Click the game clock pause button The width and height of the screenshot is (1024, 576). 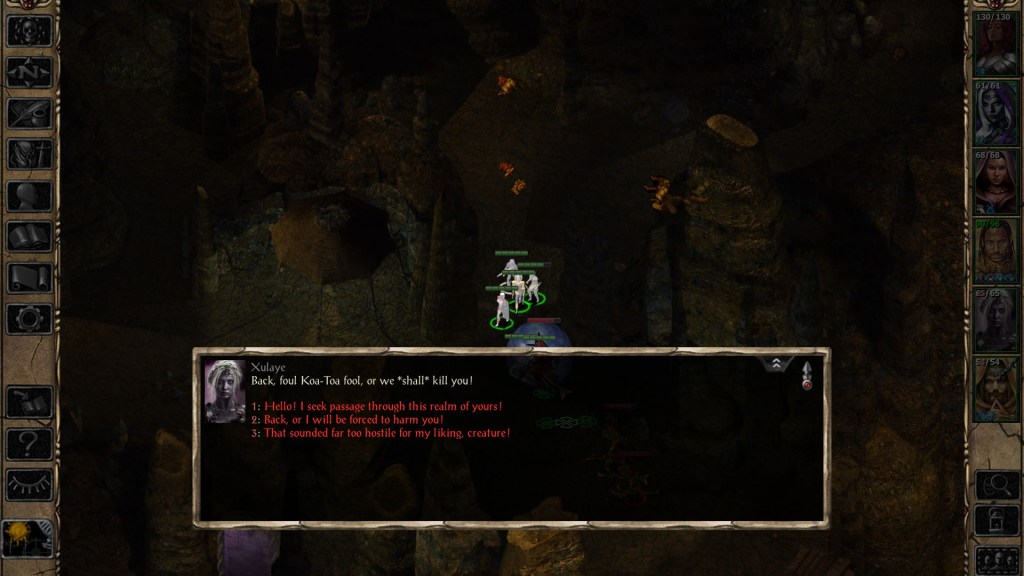tap(27, 538)
